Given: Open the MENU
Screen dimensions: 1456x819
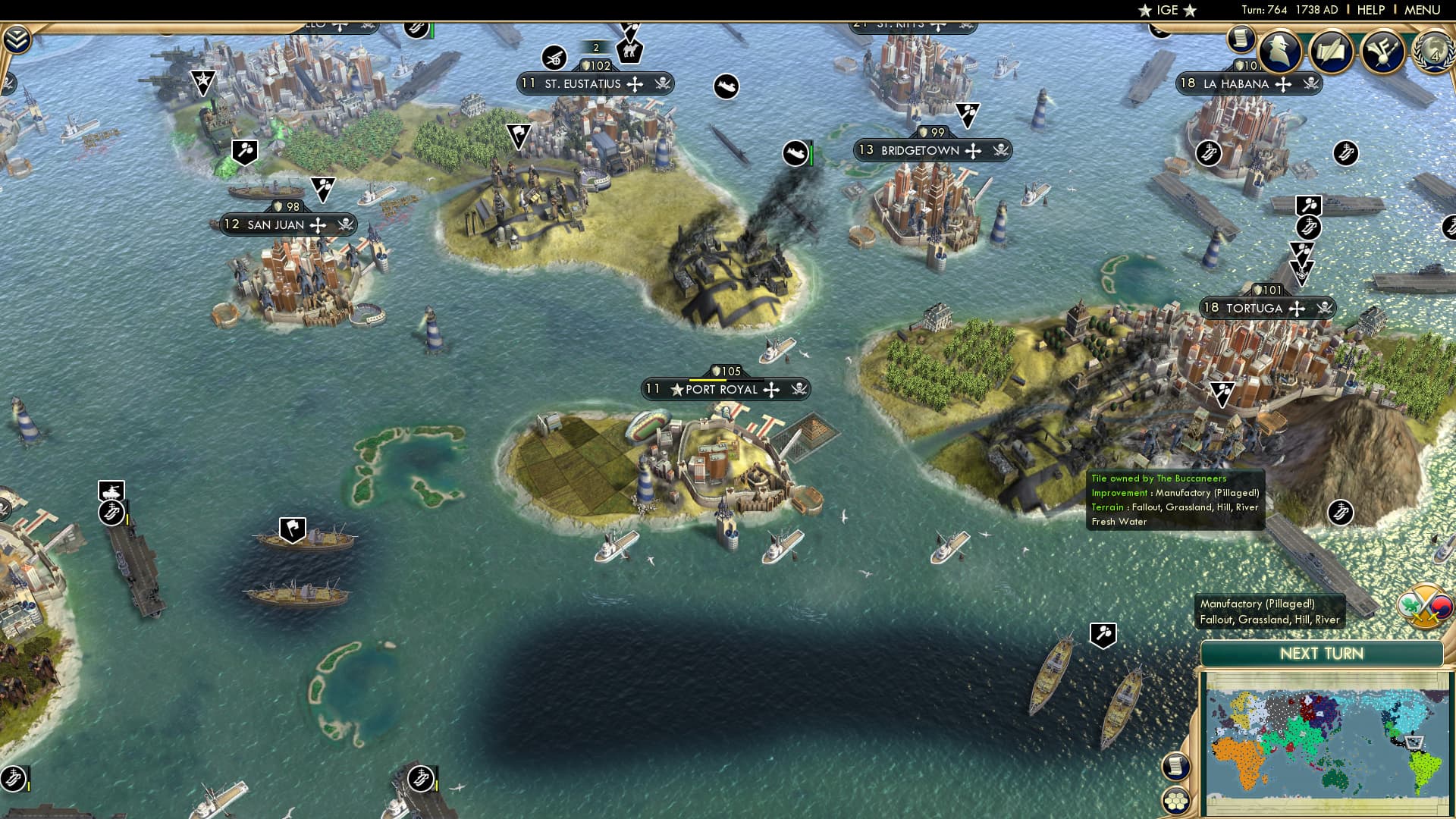Looking at the screenshot, I should coord(1425,9).
